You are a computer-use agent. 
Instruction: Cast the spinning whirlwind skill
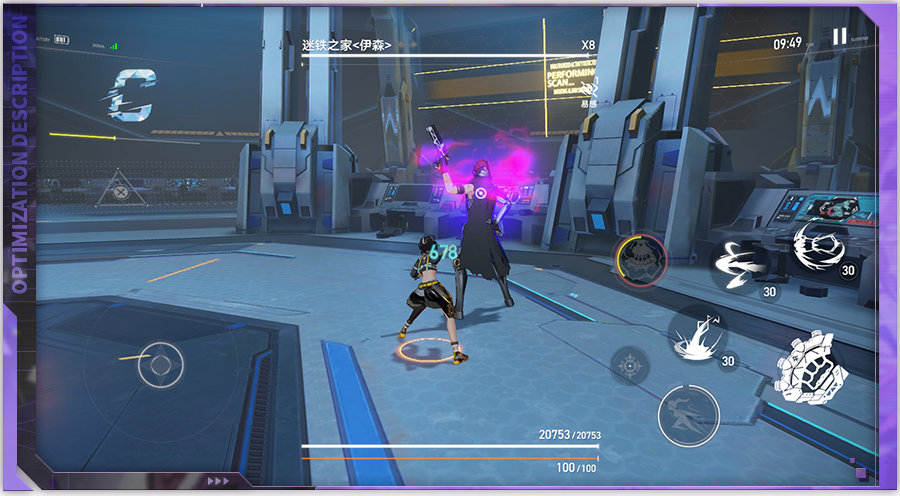pos(824,246)
